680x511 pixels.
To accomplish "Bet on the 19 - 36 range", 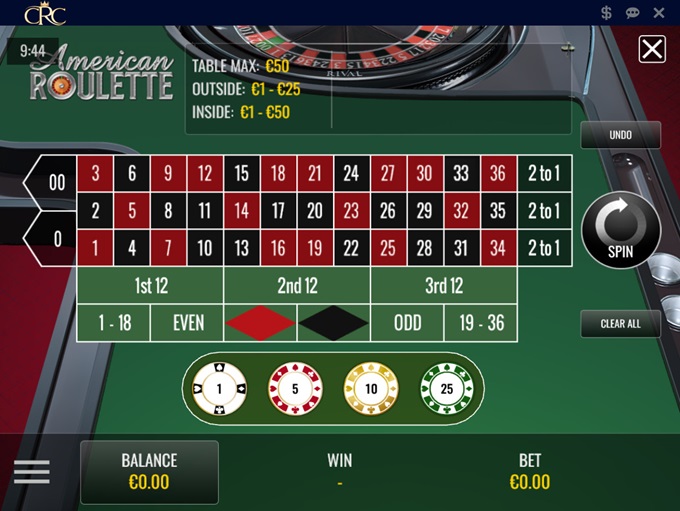I will [481, 323].
